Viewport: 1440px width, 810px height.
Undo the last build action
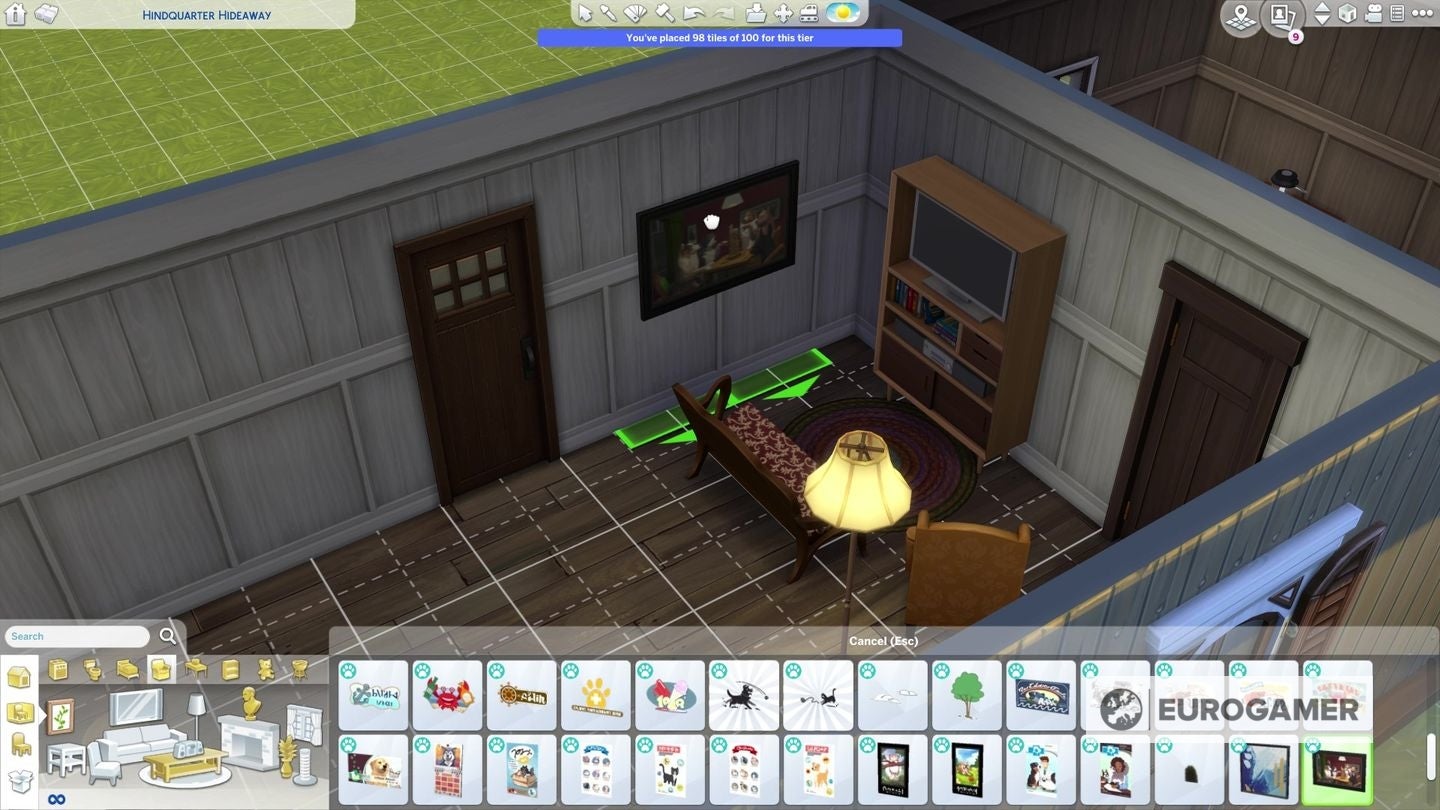point(693,12)
